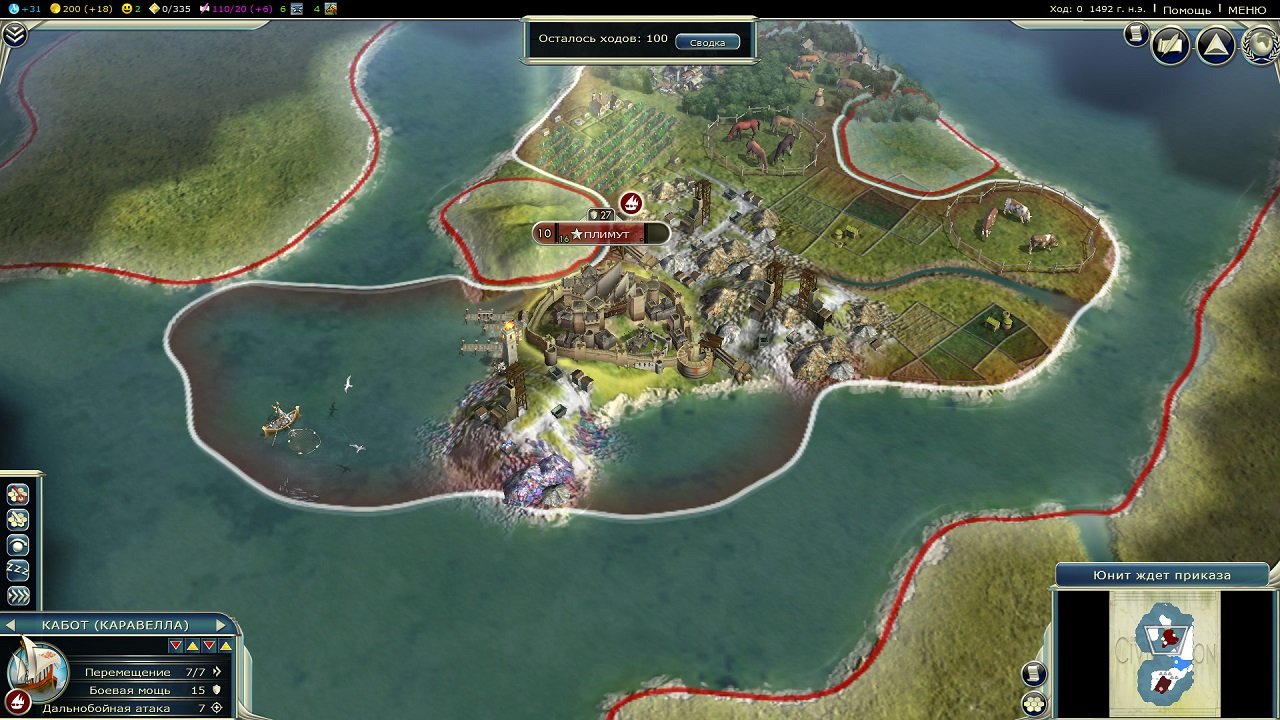The image size is (1280, 720).
Task: Click Помощь in the top menu bar
Action: click(x=1189, y=10)
